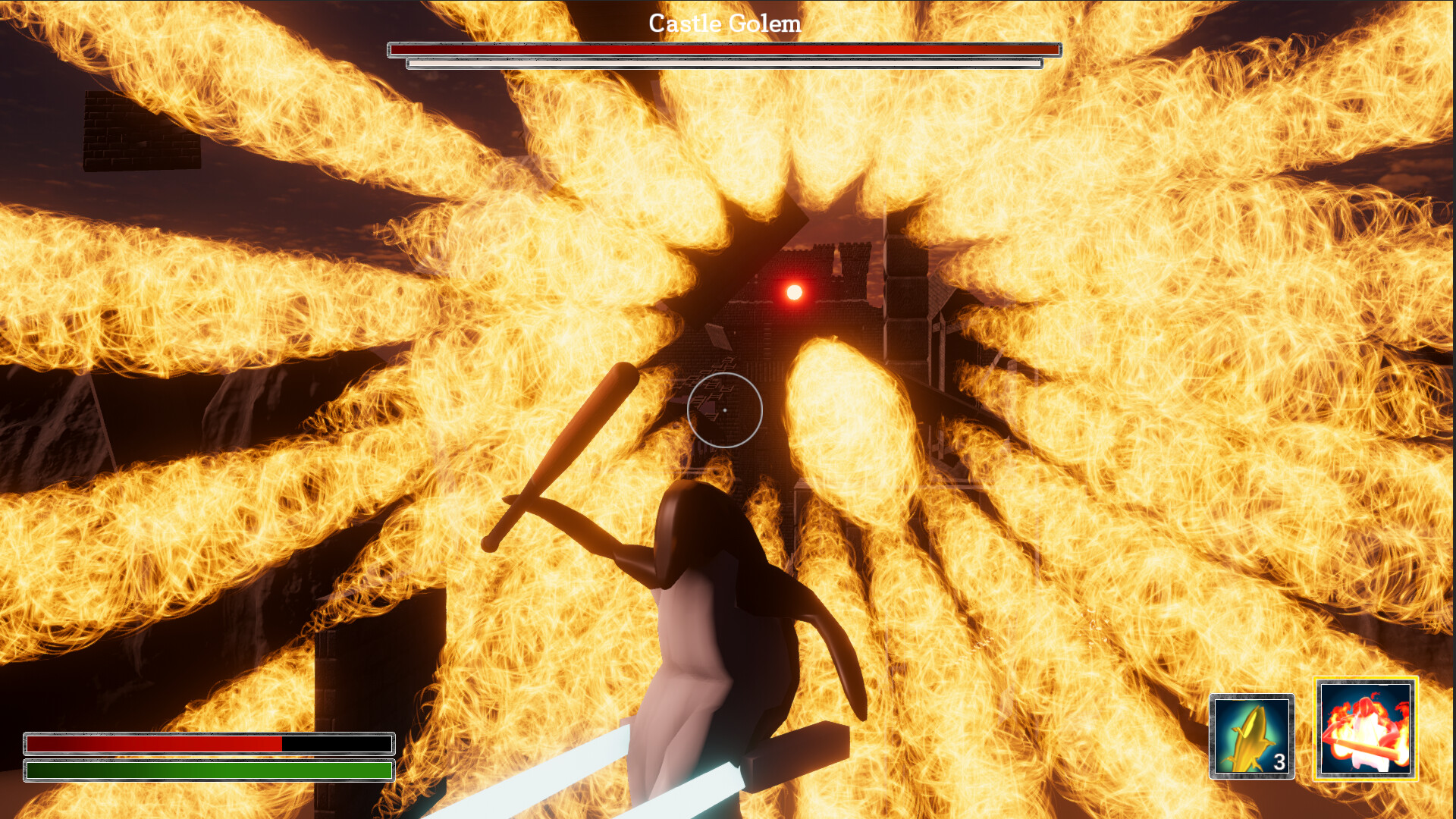The image size is (1456, 819).
Task: Click the Castle Golem boss name
Action: click(x=724, y=23)
